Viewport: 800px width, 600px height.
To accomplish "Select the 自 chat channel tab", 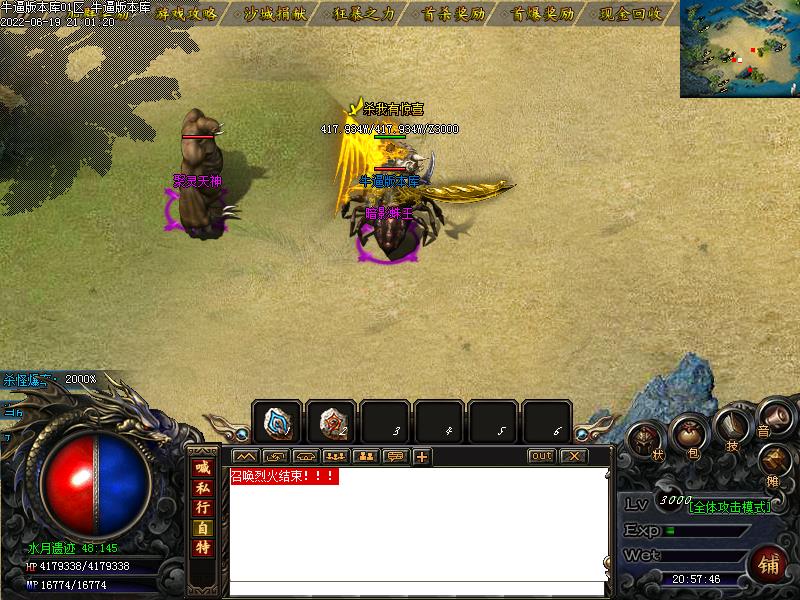I will coord(203,528).
